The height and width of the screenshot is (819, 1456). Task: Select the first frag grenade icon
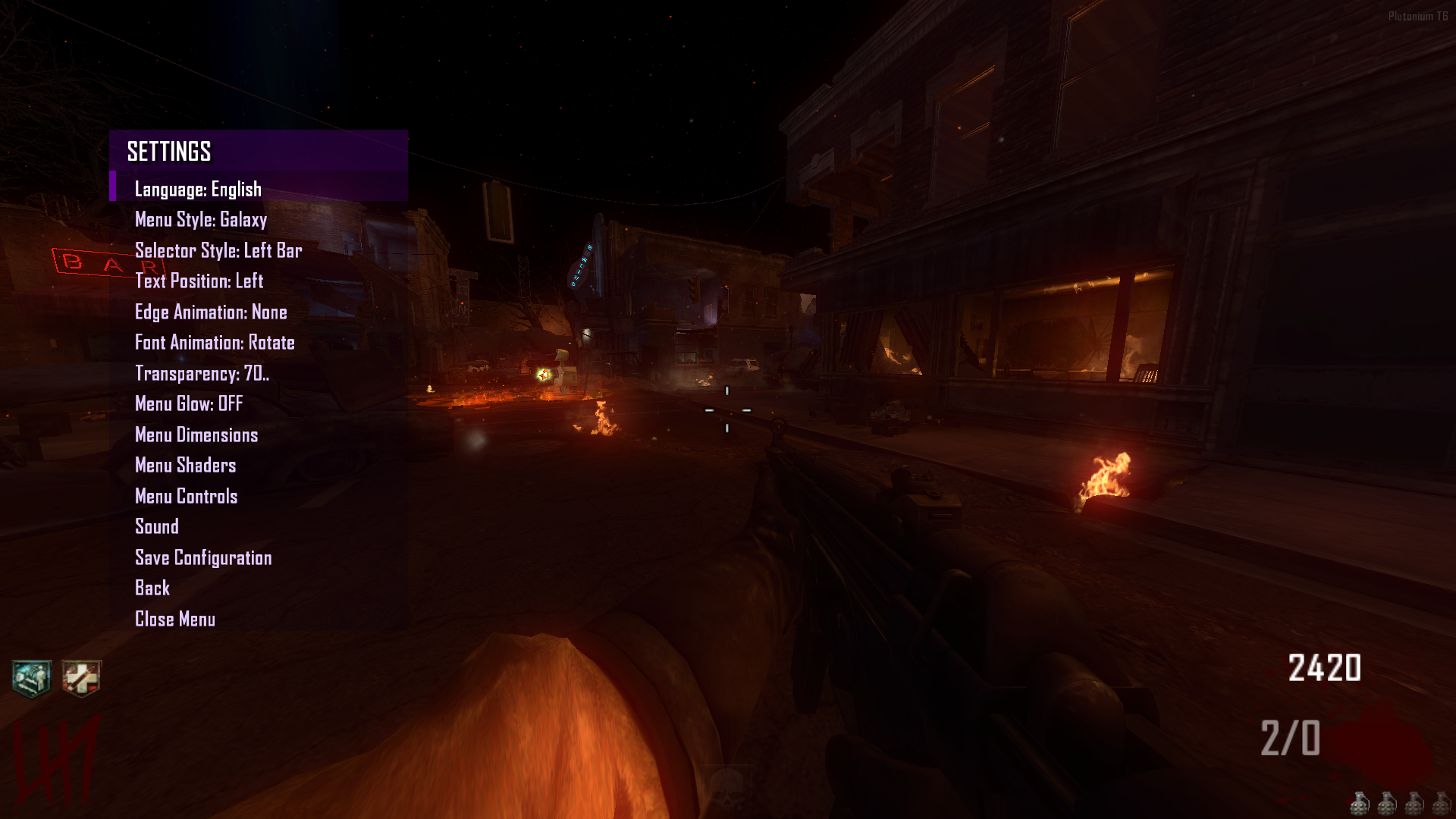[1361, 803]
